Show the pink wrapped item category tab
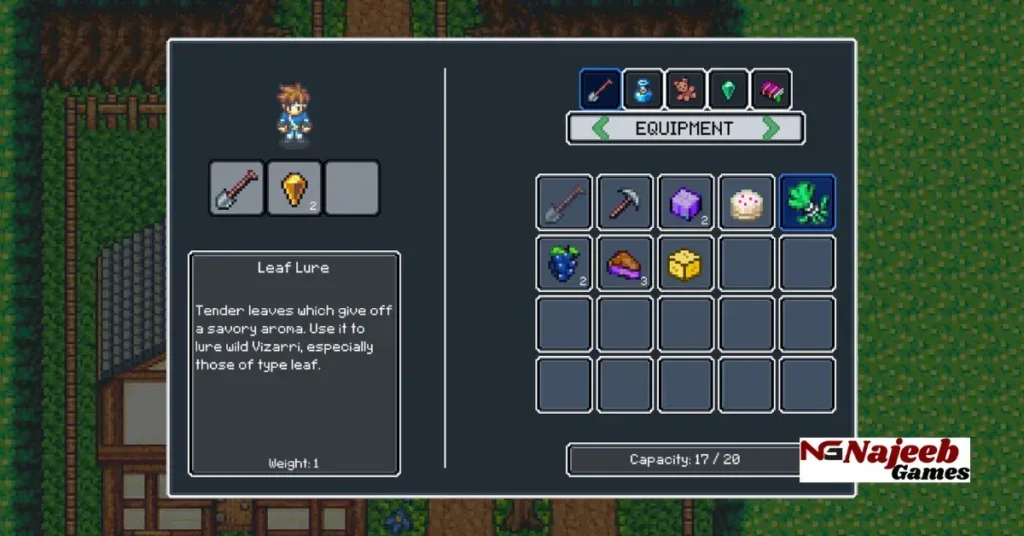Viewport: 1024px width, 536px height. tap(771, 90)
